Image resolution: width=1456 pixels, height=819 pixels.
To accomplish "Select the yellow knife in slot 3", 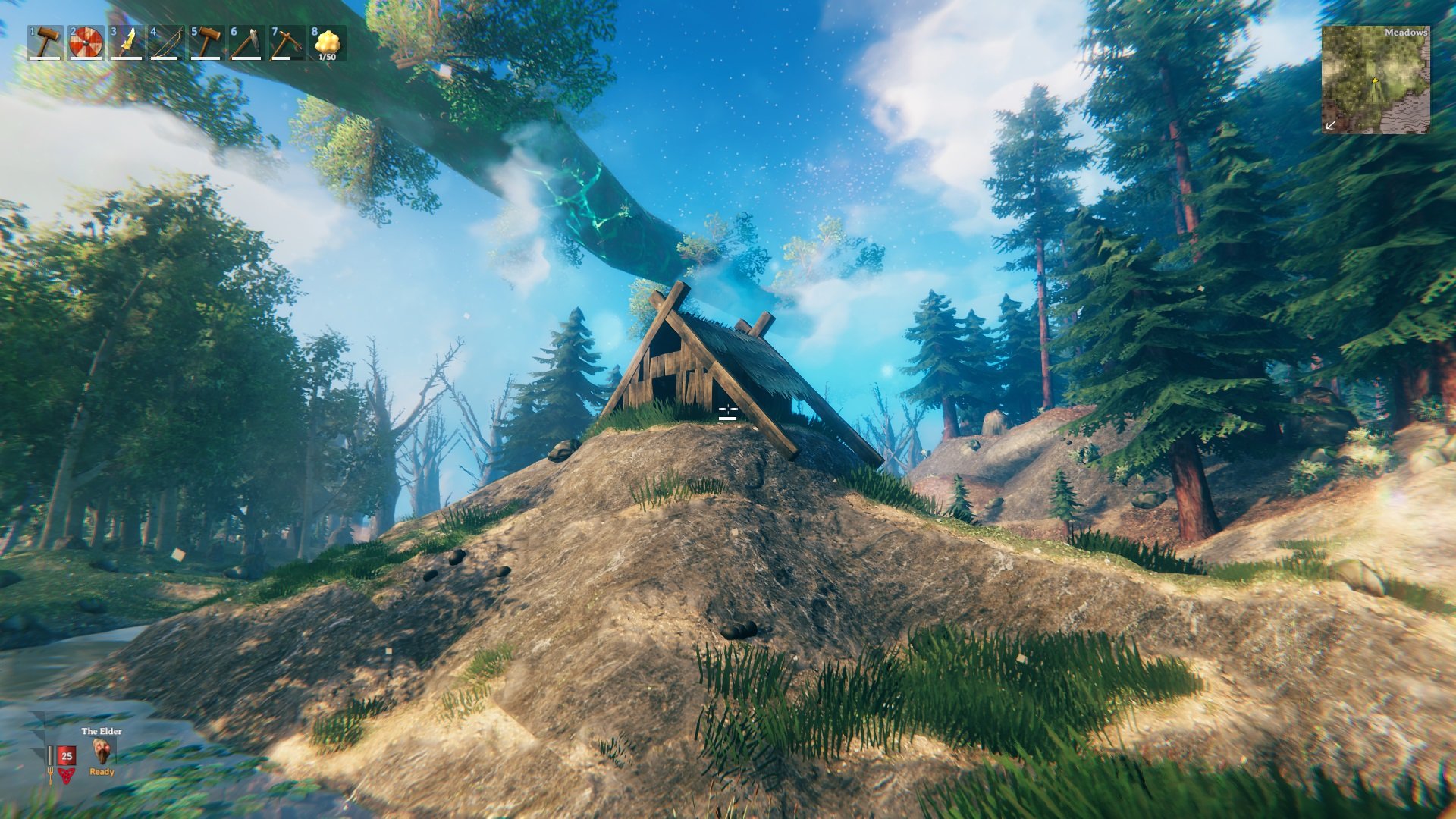I will pos(126,43).
